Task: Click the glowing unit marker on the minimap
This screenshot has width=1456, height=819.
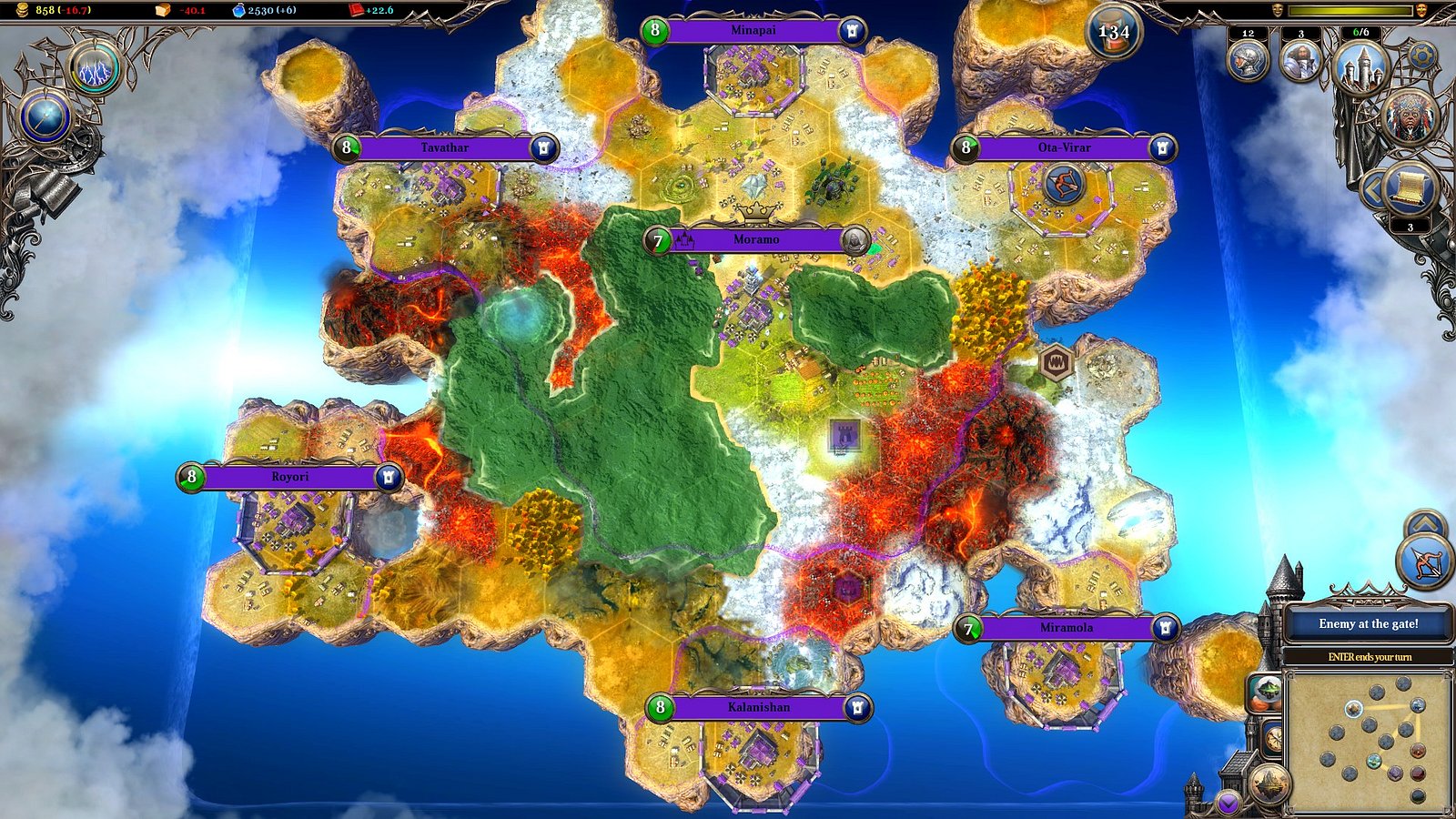Action: click(1353, 709)
